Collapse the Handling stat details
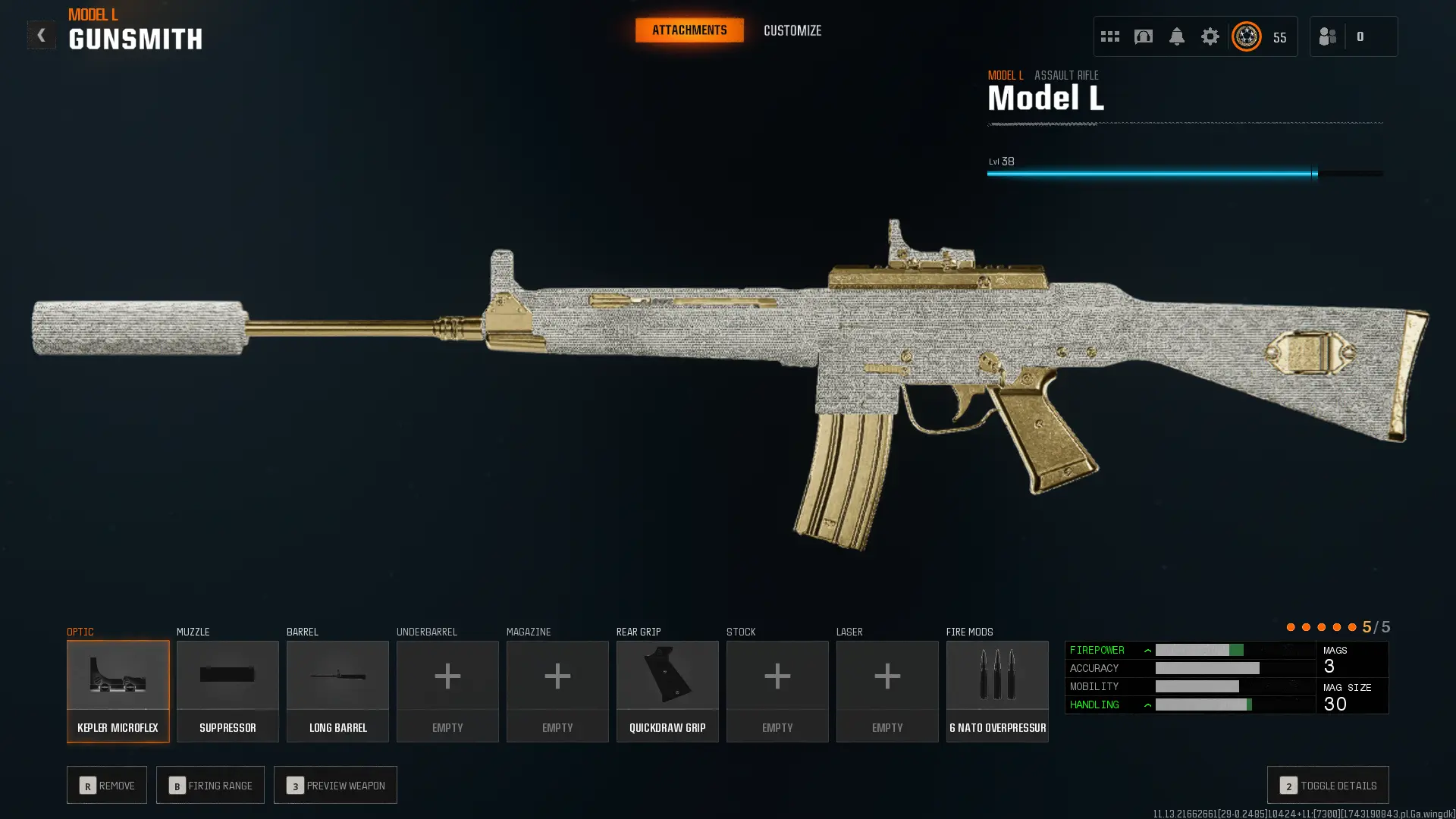Viewport: 1456px width, 819px height. [x=1148, y=704]
